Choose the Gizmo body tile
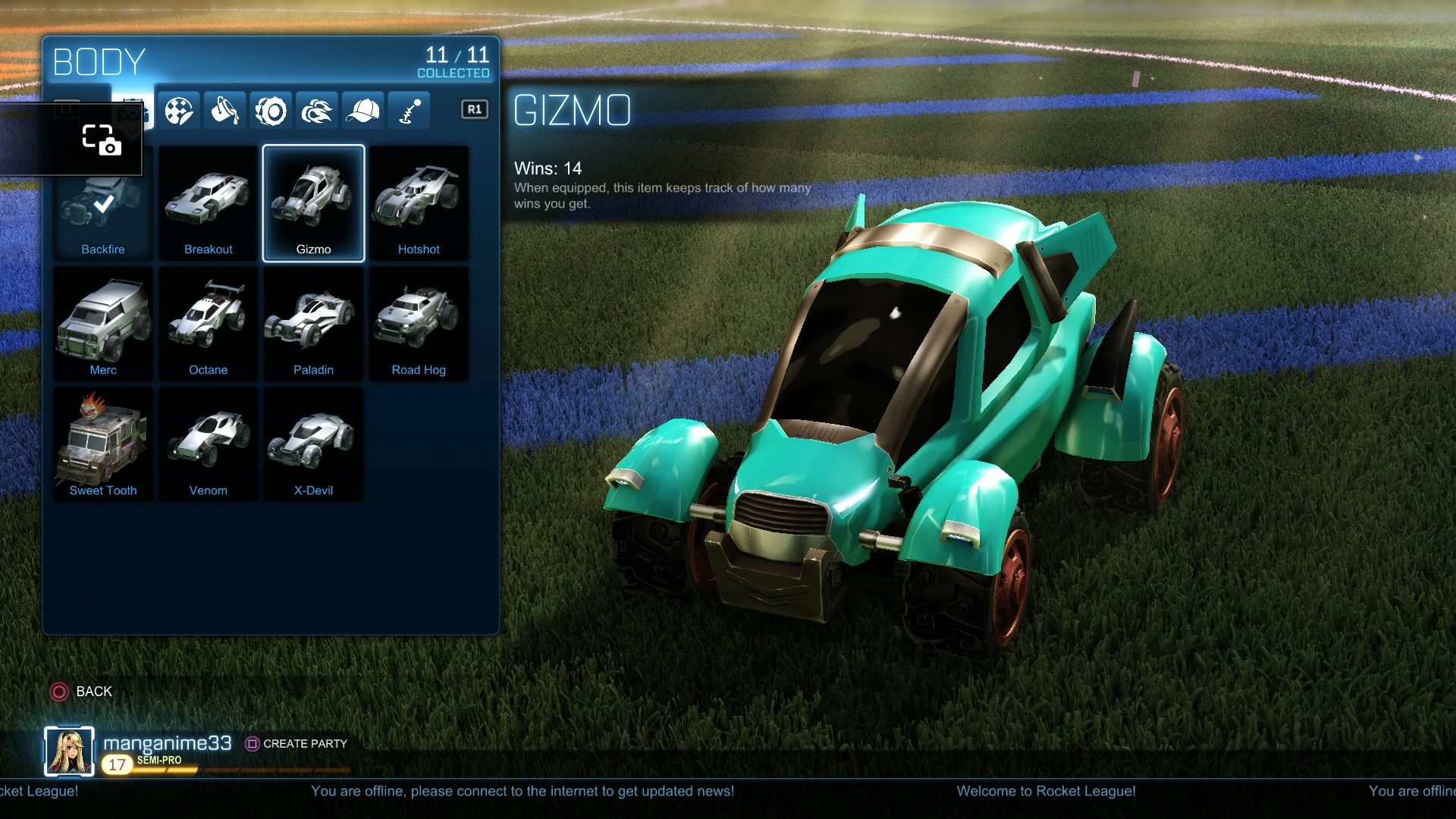This screenshot has height=819, width=1456. pyautogui.click(x=313, y=203)
